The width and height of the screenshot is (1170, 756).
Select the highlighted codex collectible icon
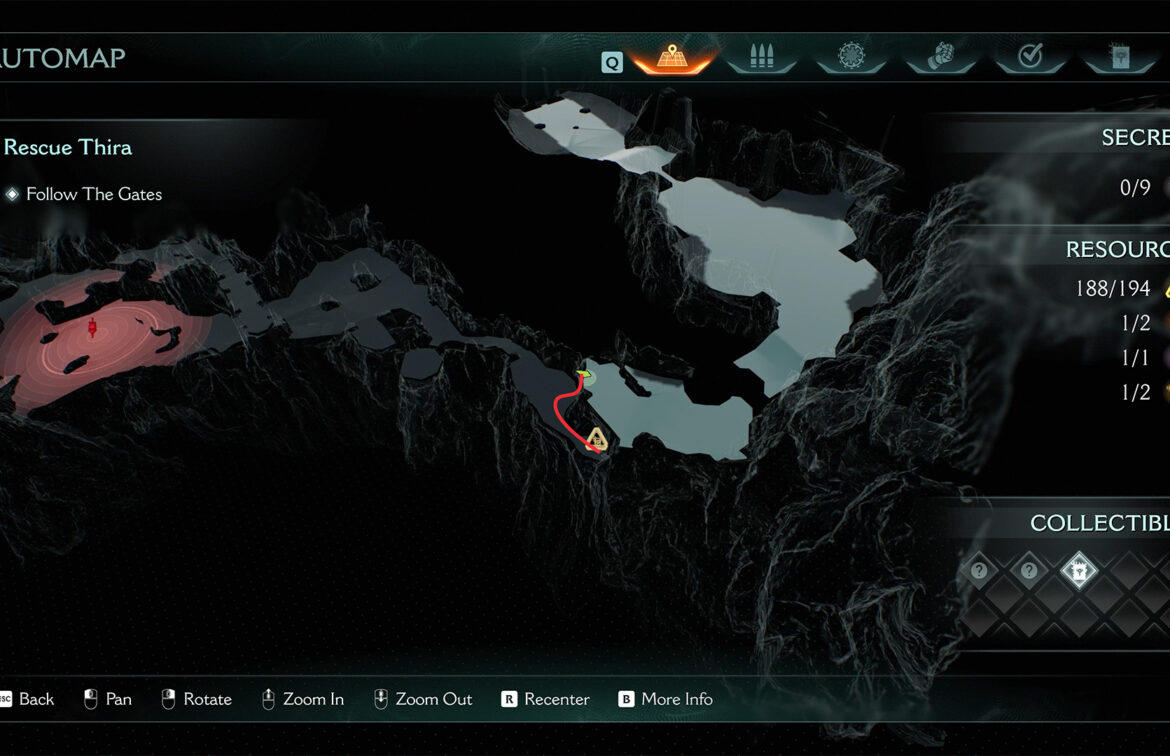click(x=1079, y=571)
